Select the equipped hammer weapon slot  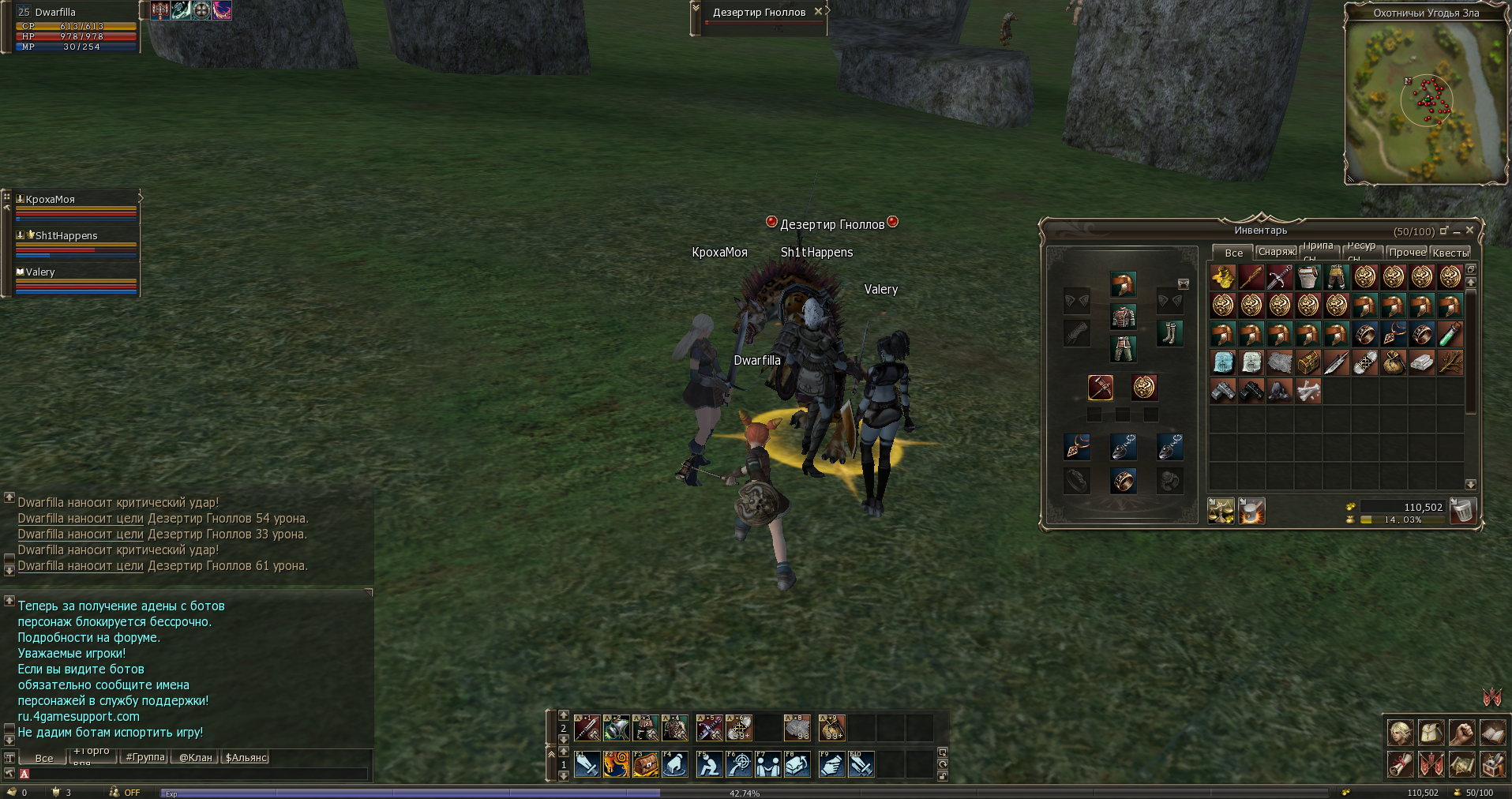pos(1101,388)
